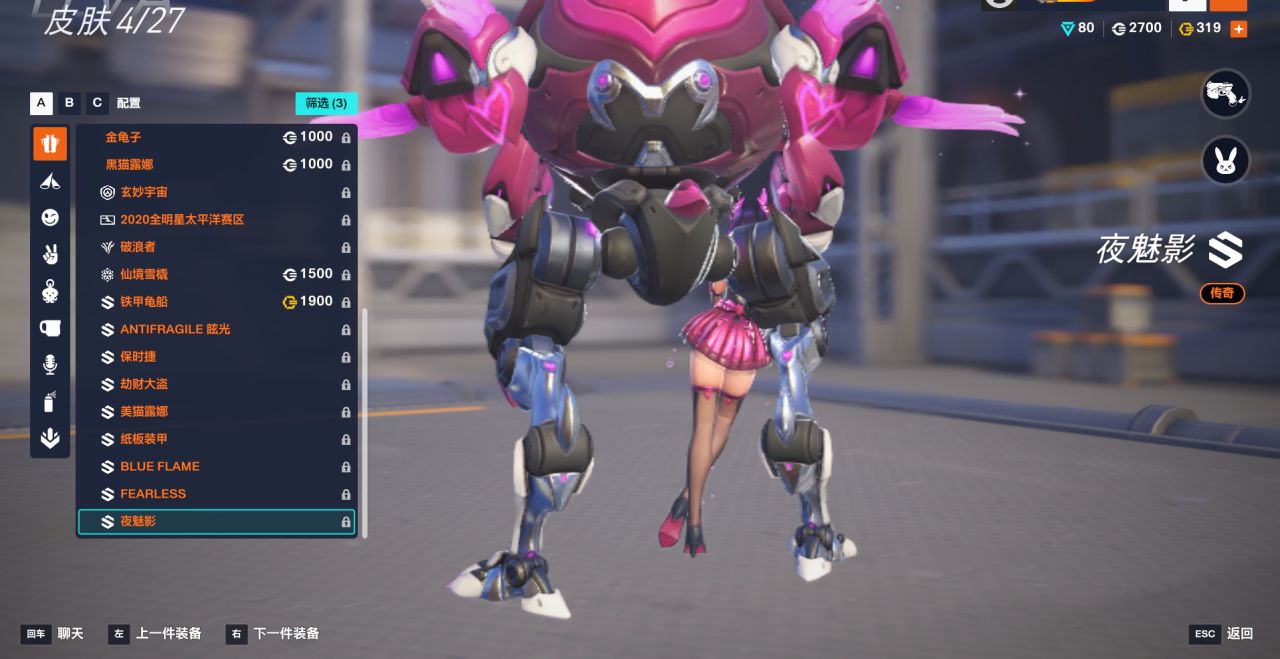Screen dimensions: 1280x659
Task: Open the spray can category
Action: tap(50, 402)
